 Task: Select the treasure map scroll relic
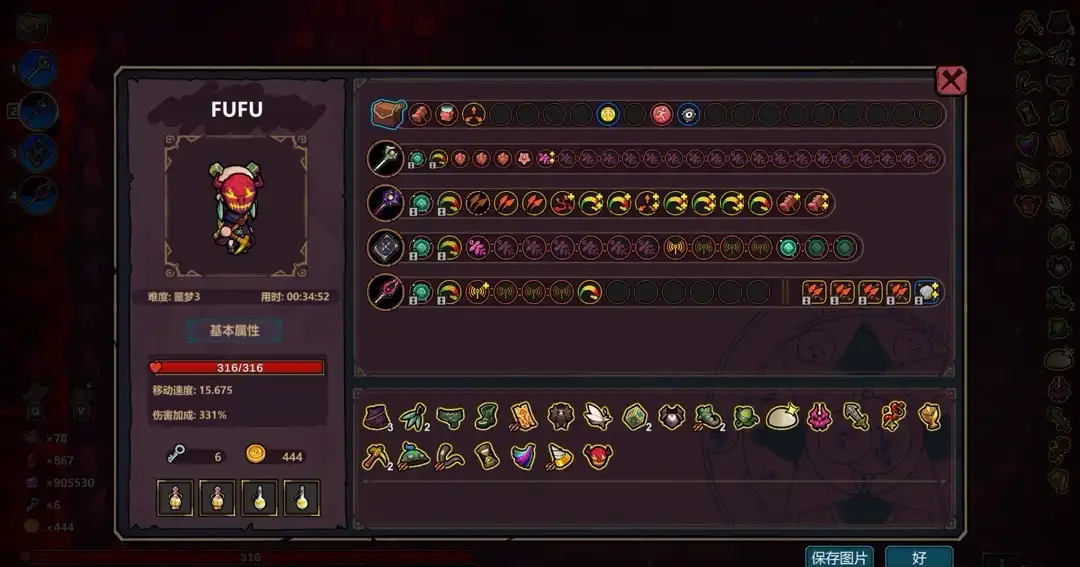[x=522, y=417]
